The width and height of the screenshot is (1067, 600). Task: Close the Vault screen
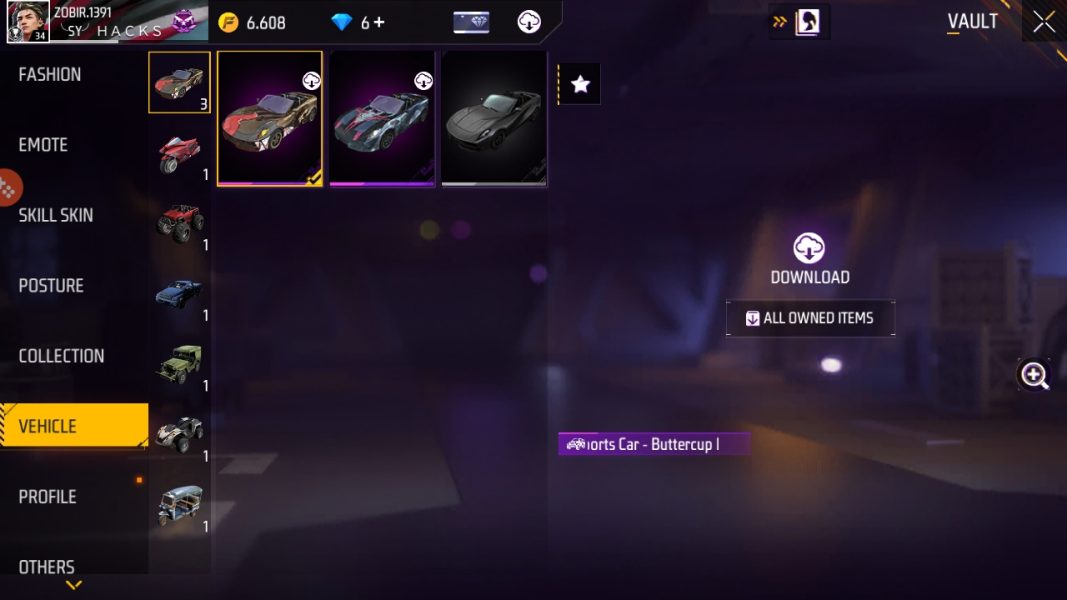tap(1044, 22)
